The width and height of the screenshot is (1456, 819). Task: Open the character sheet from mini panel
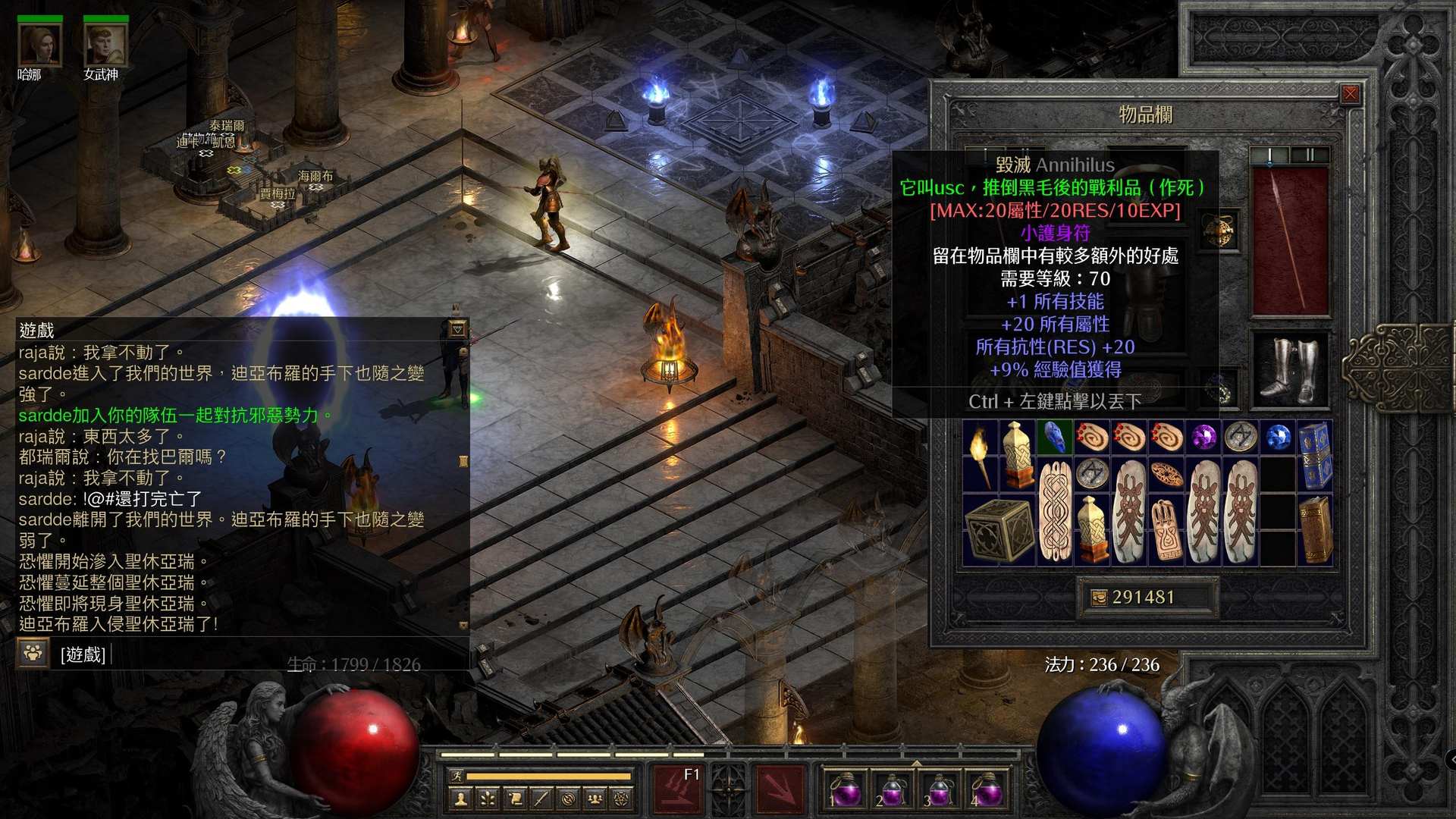point(460,799)
